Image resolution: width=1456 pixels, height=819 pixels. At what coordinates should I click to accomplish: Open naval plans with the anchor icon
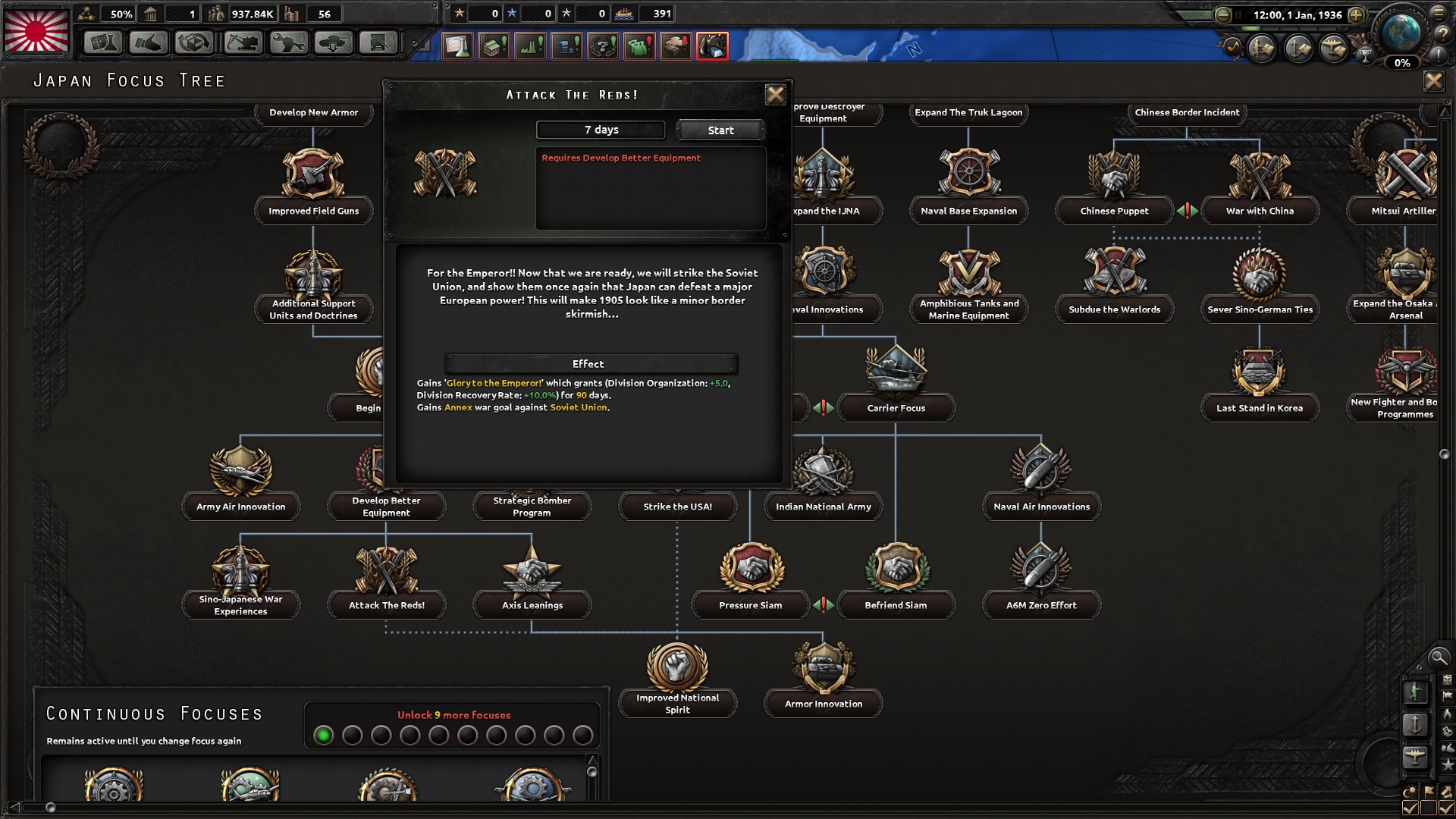point(1298,49)
